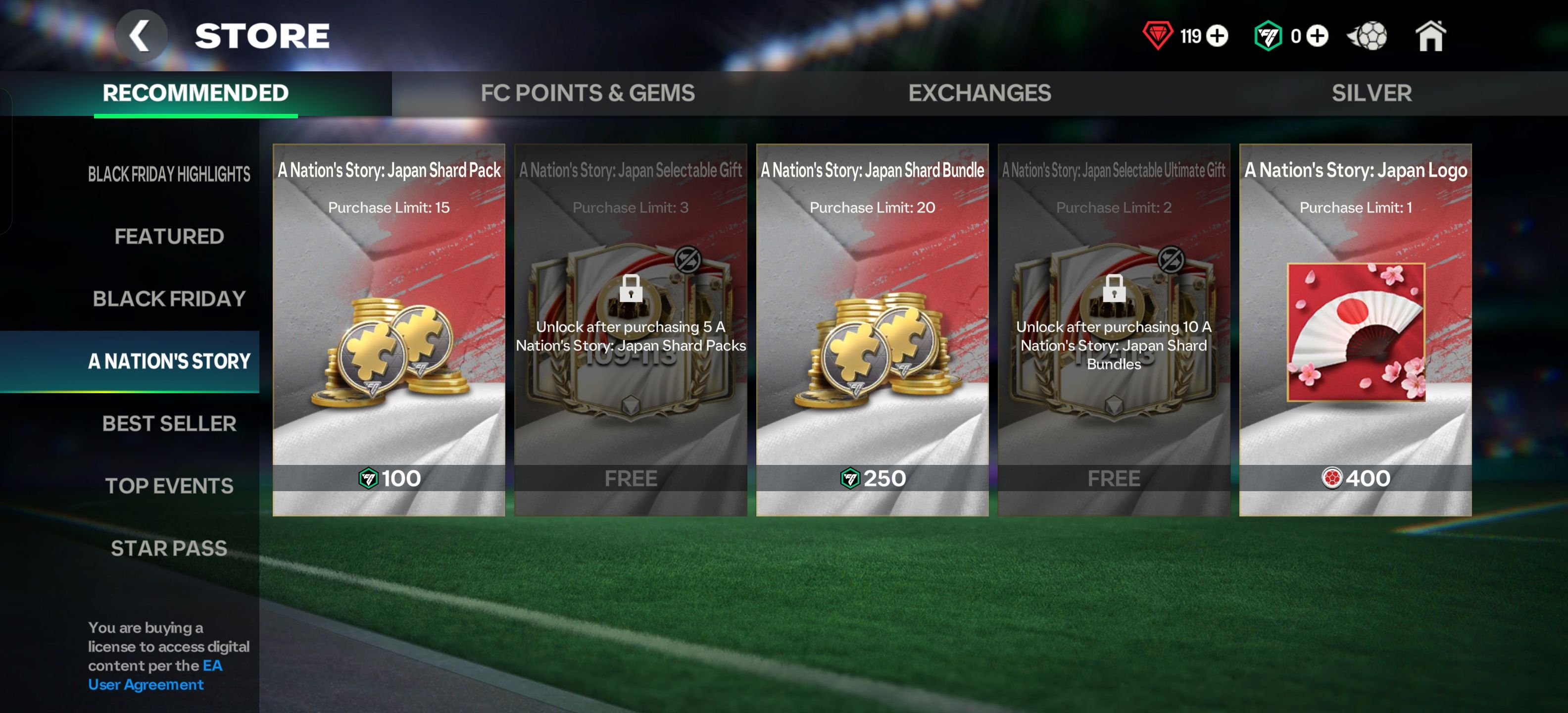The width and height of the screenshot is (1568, 713).
Task: Add more gems with the plus button
Action: pos(1218,36)
